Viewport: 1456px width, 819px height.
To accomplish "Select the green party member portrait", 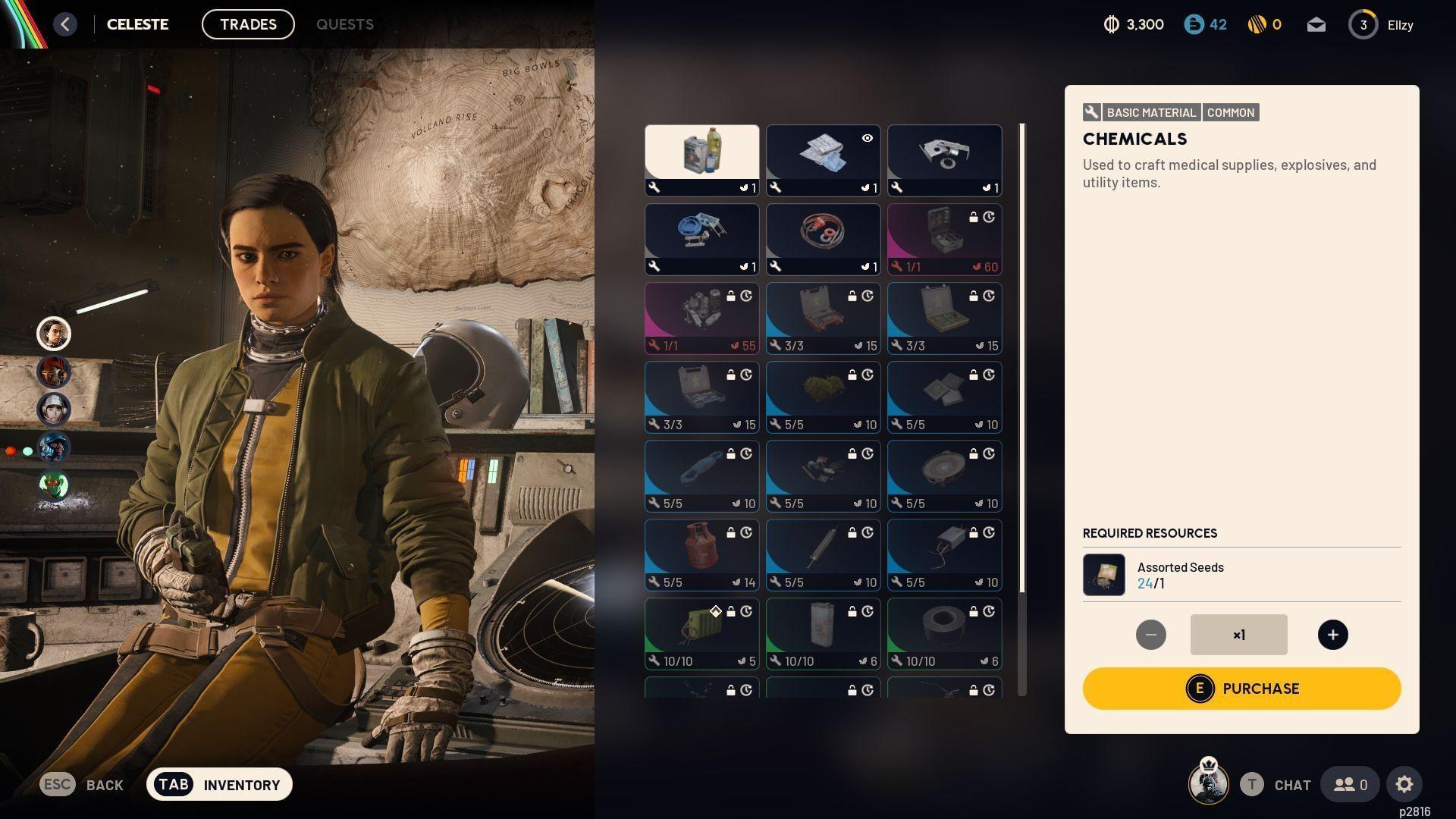I will point(52,486).
